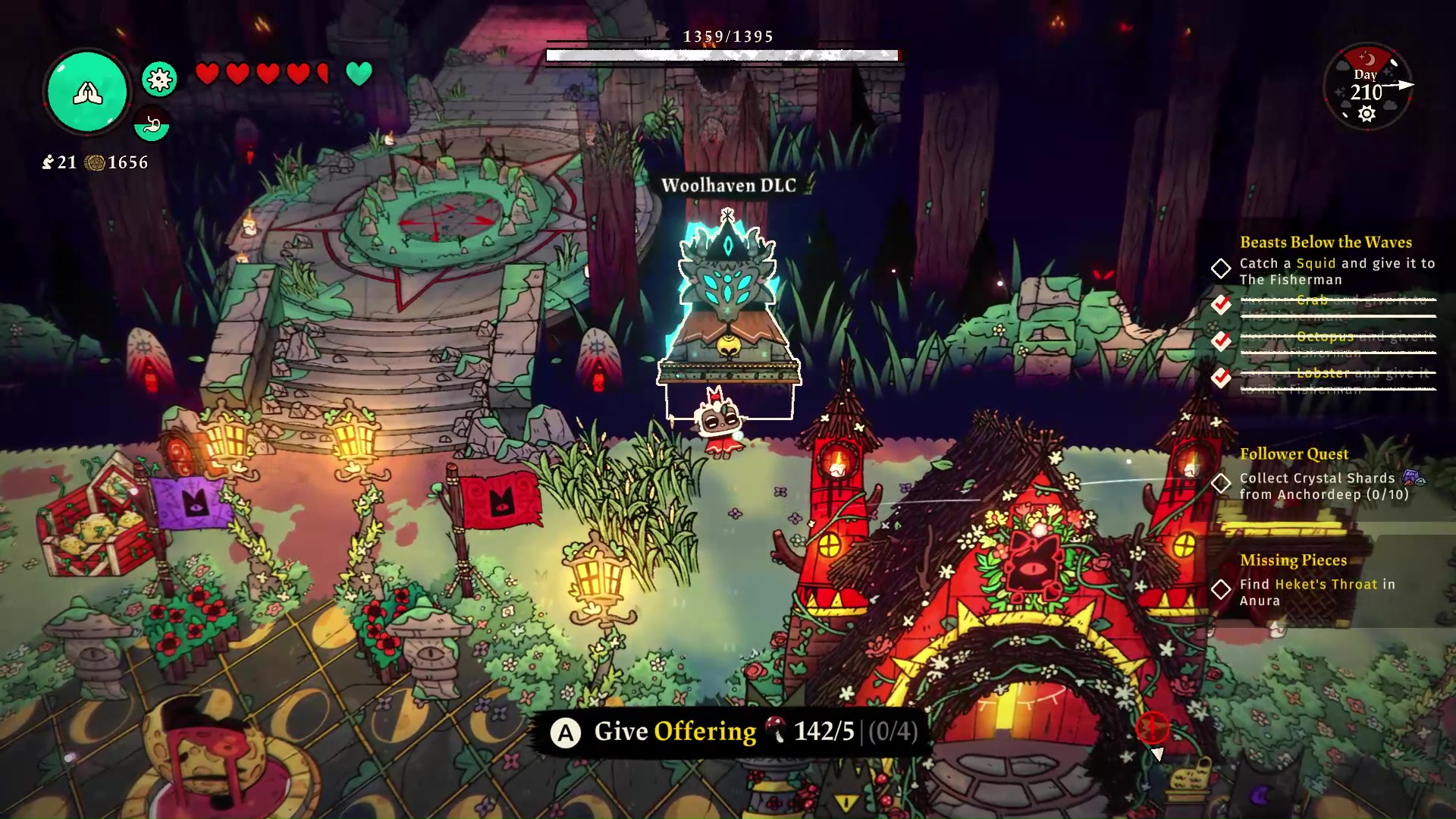Click the gold coin counter icon

pos(95,162)
